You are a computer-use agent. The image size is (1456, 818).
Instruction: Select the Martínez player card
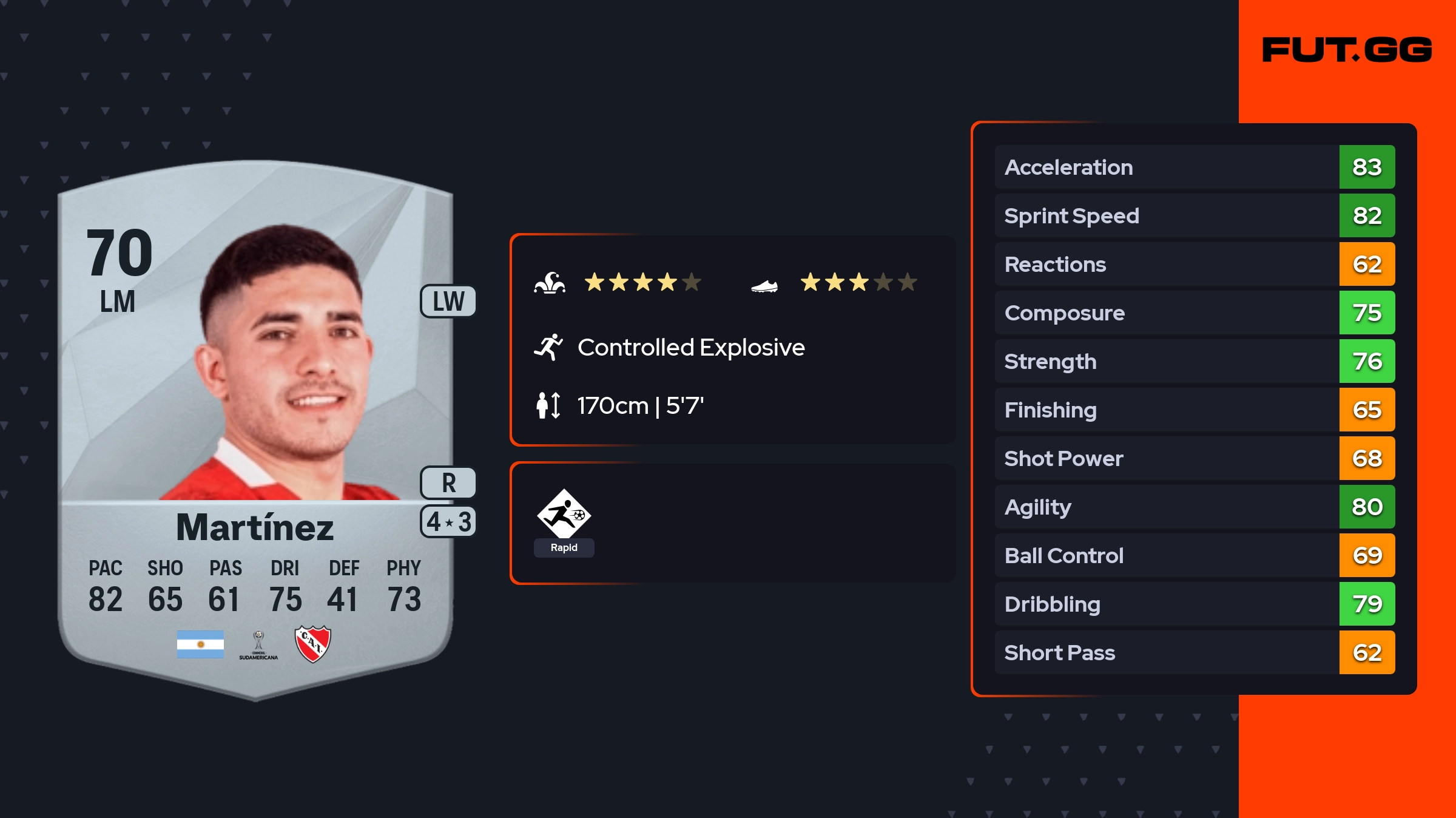[255, 425]
